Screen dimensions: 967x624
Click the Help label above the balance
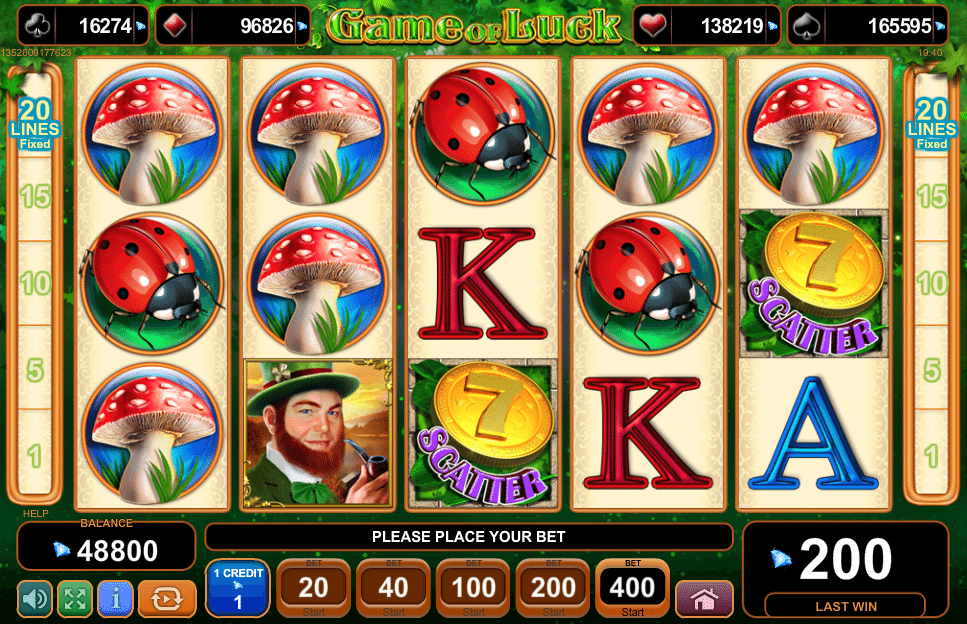(x=35, y=514)
